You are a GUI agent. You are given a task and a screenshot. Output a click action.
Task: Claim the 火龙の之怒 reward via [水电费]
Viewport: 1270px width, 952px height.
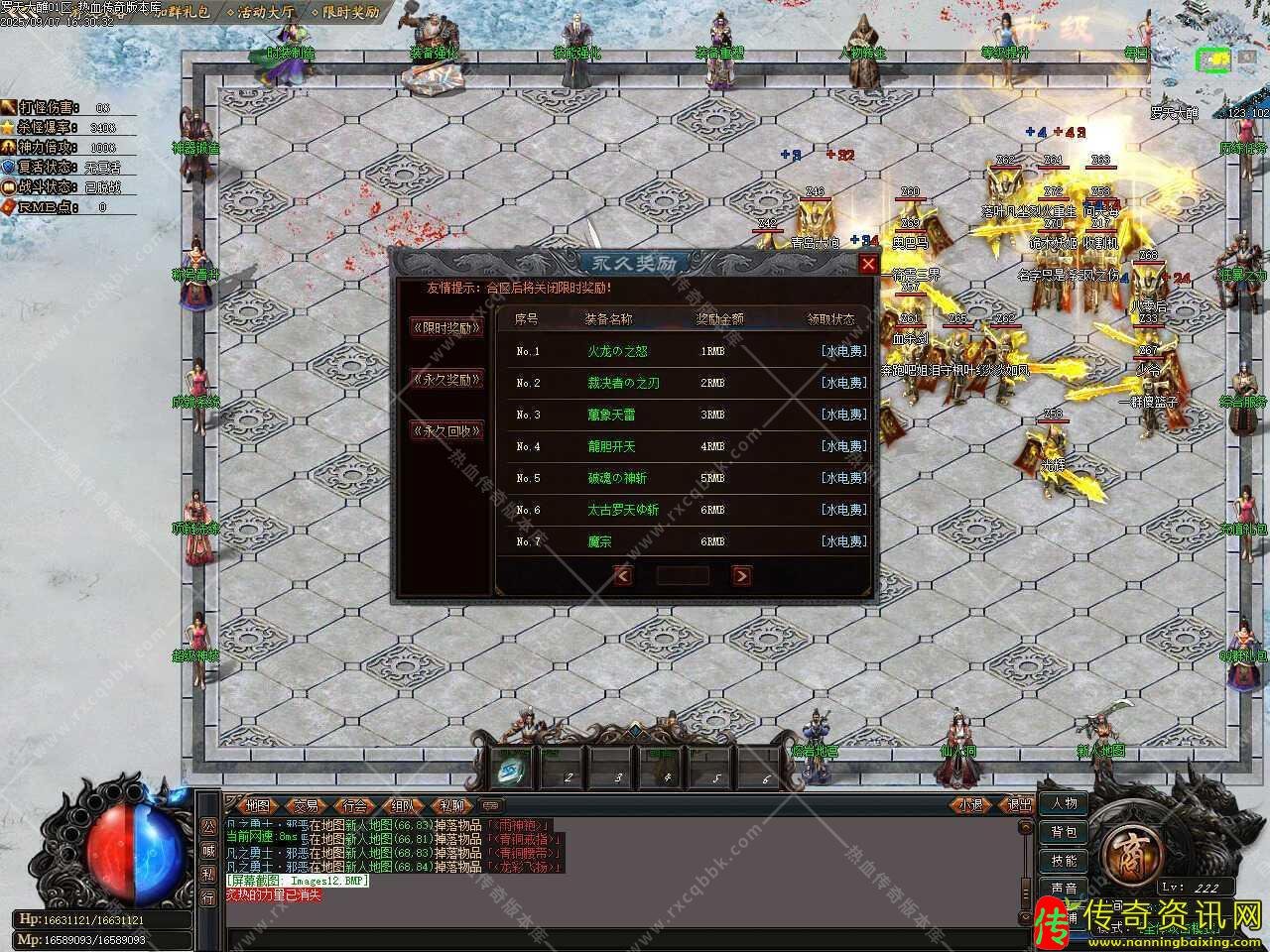click(x=843, y=351)
